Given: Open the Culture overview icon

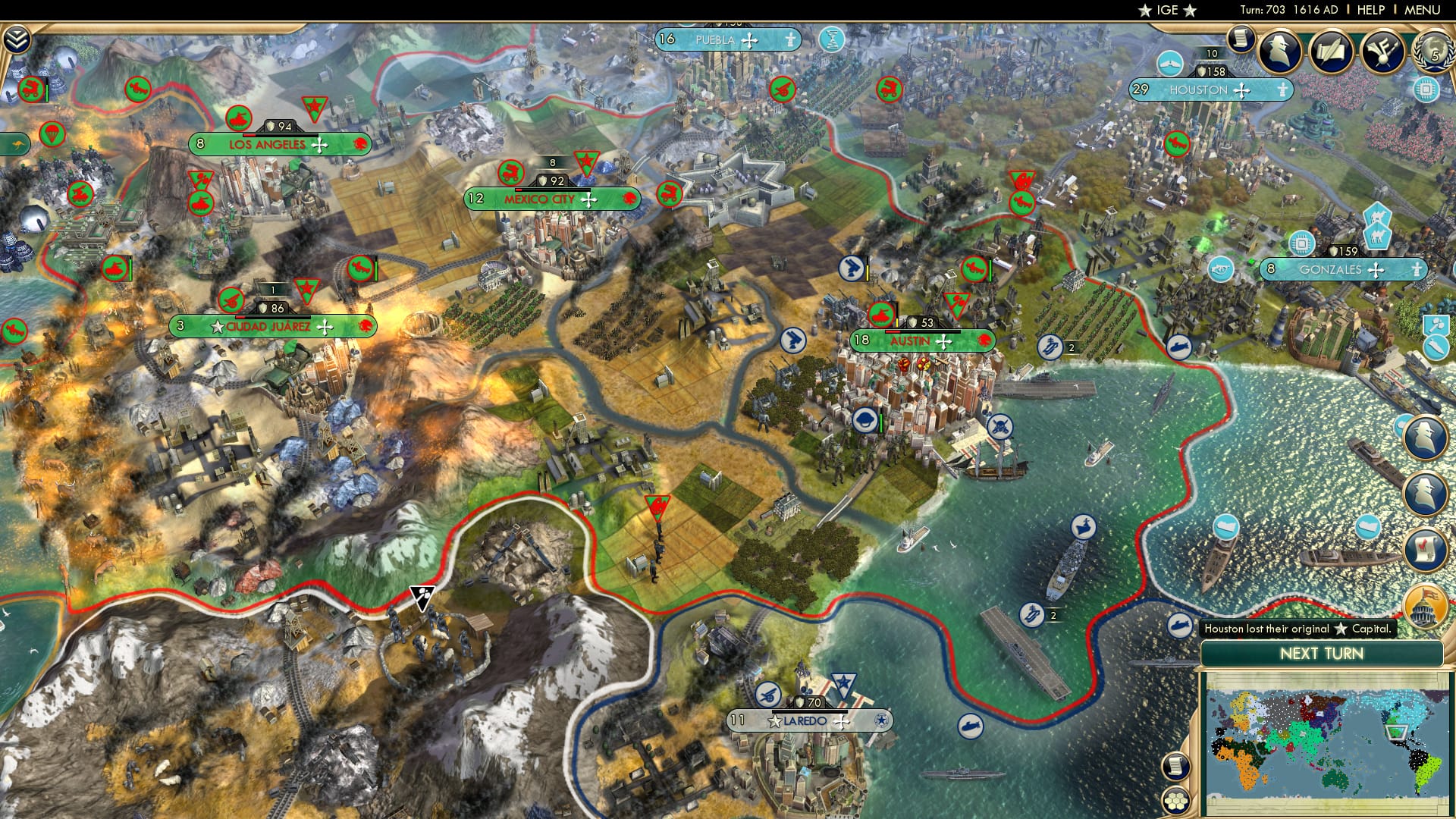Looking at the screenshot, I should tap(1382, 52).
